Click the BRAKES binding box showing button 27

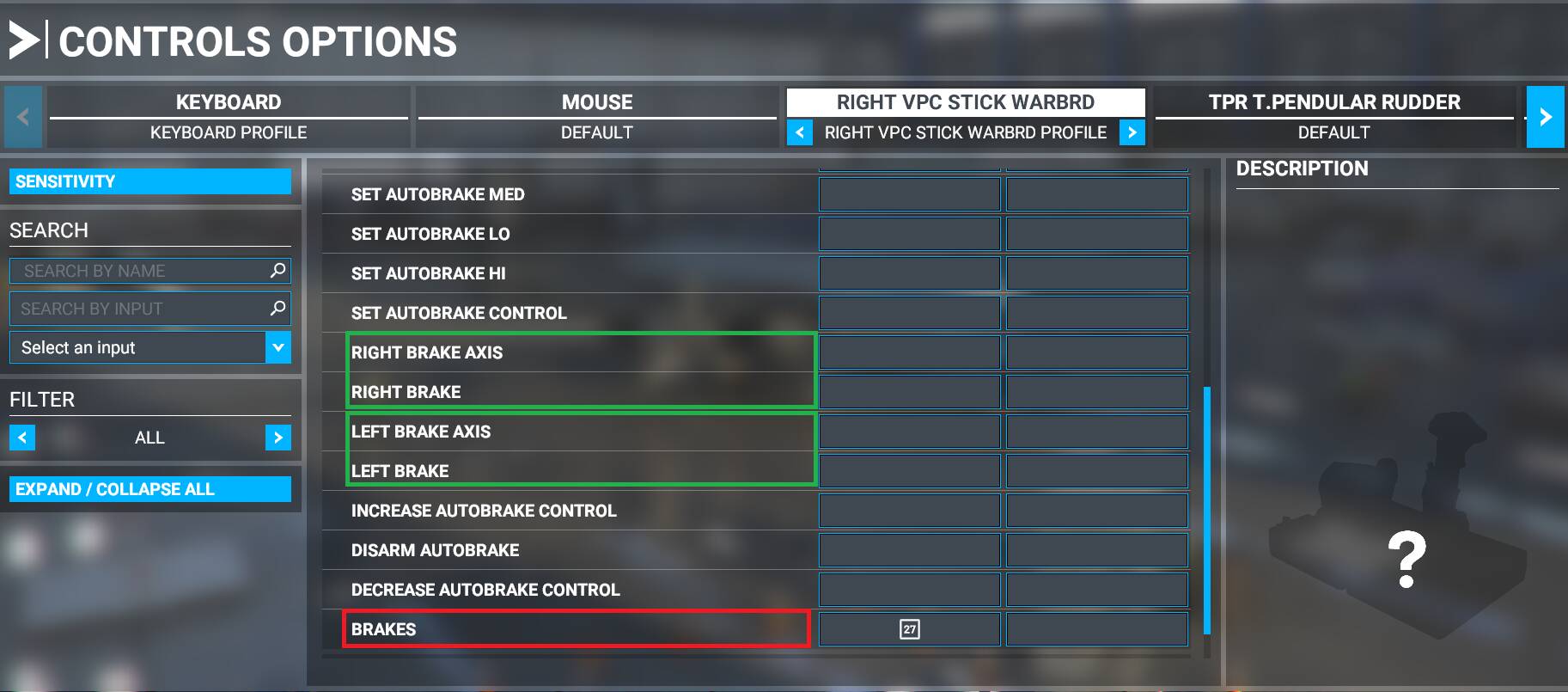click(909, 628)
